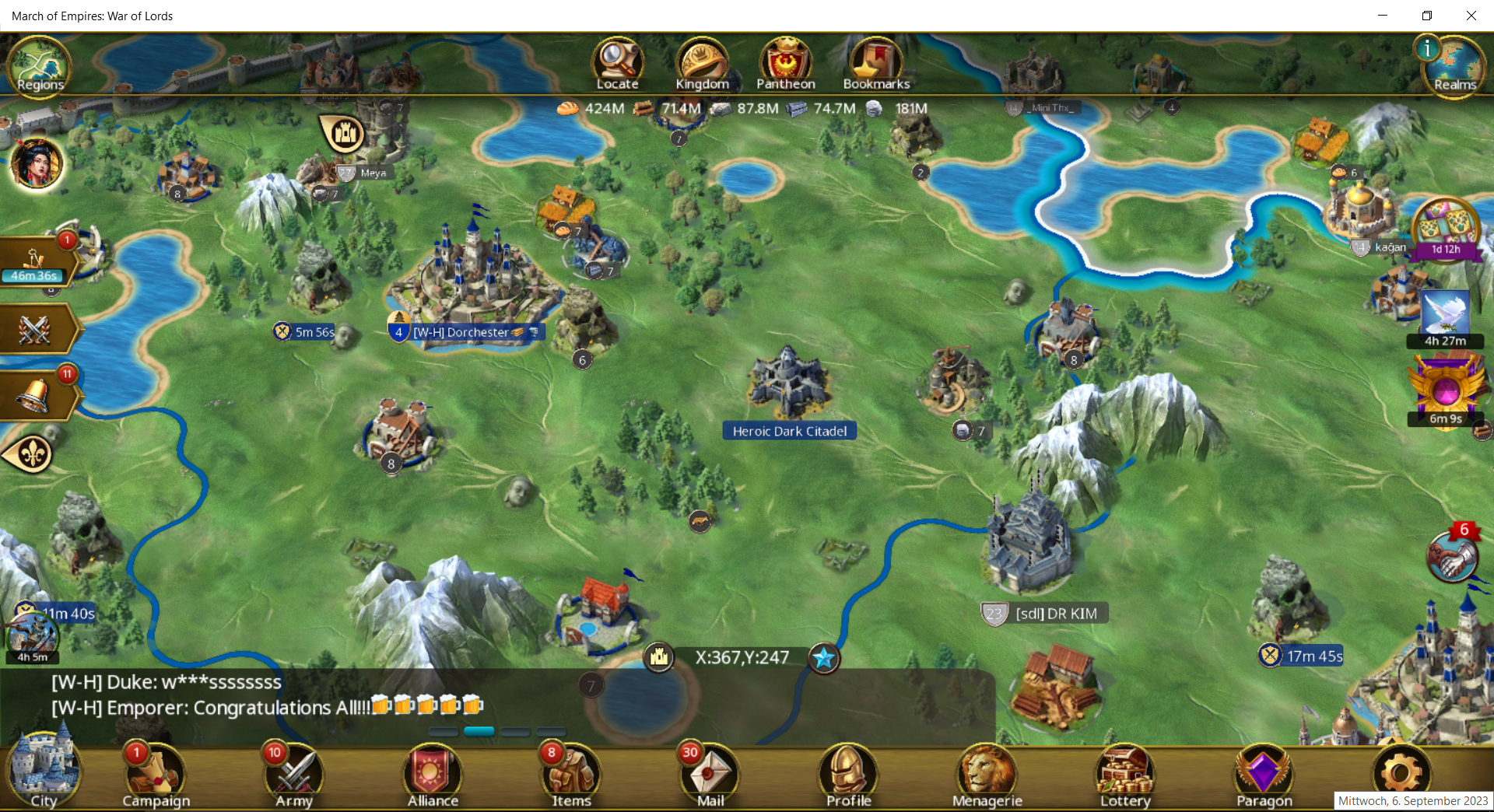1494x812 pixels.
Task: Open the Paragon menu
Action: (x=1264, y=775)
